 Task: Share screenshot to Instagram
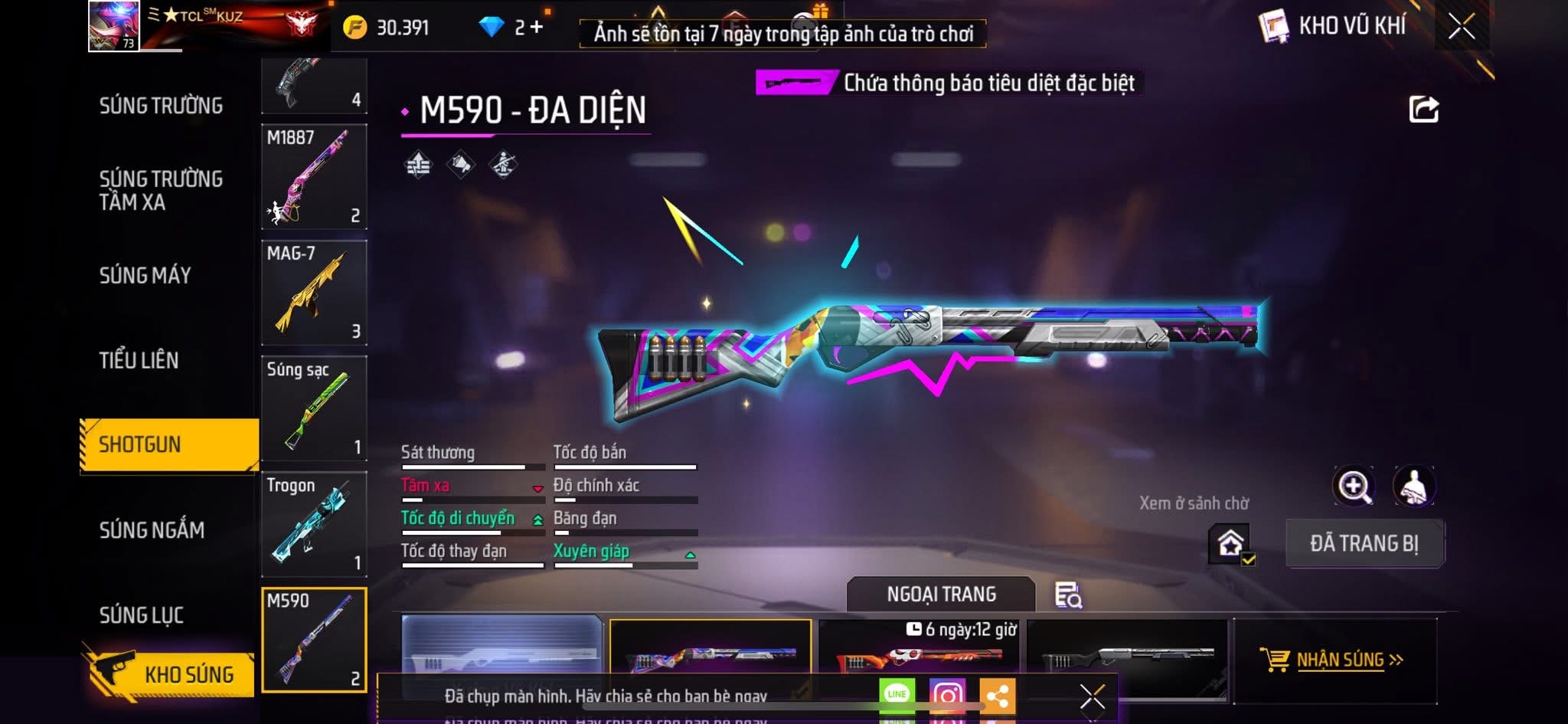(947, 695)
